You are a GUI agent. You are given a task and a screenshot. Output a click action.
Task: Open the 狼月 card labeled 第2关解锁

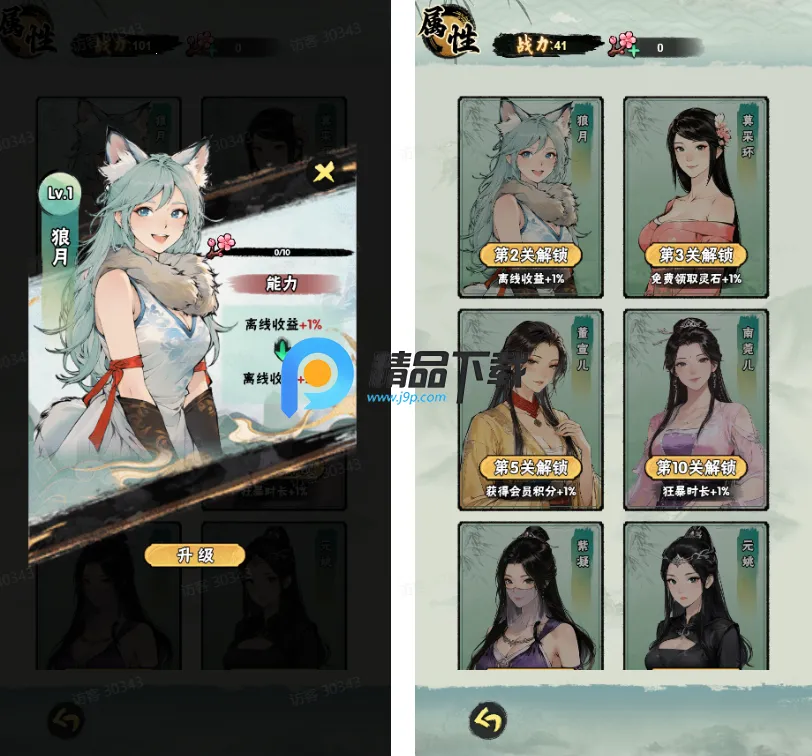530,197
